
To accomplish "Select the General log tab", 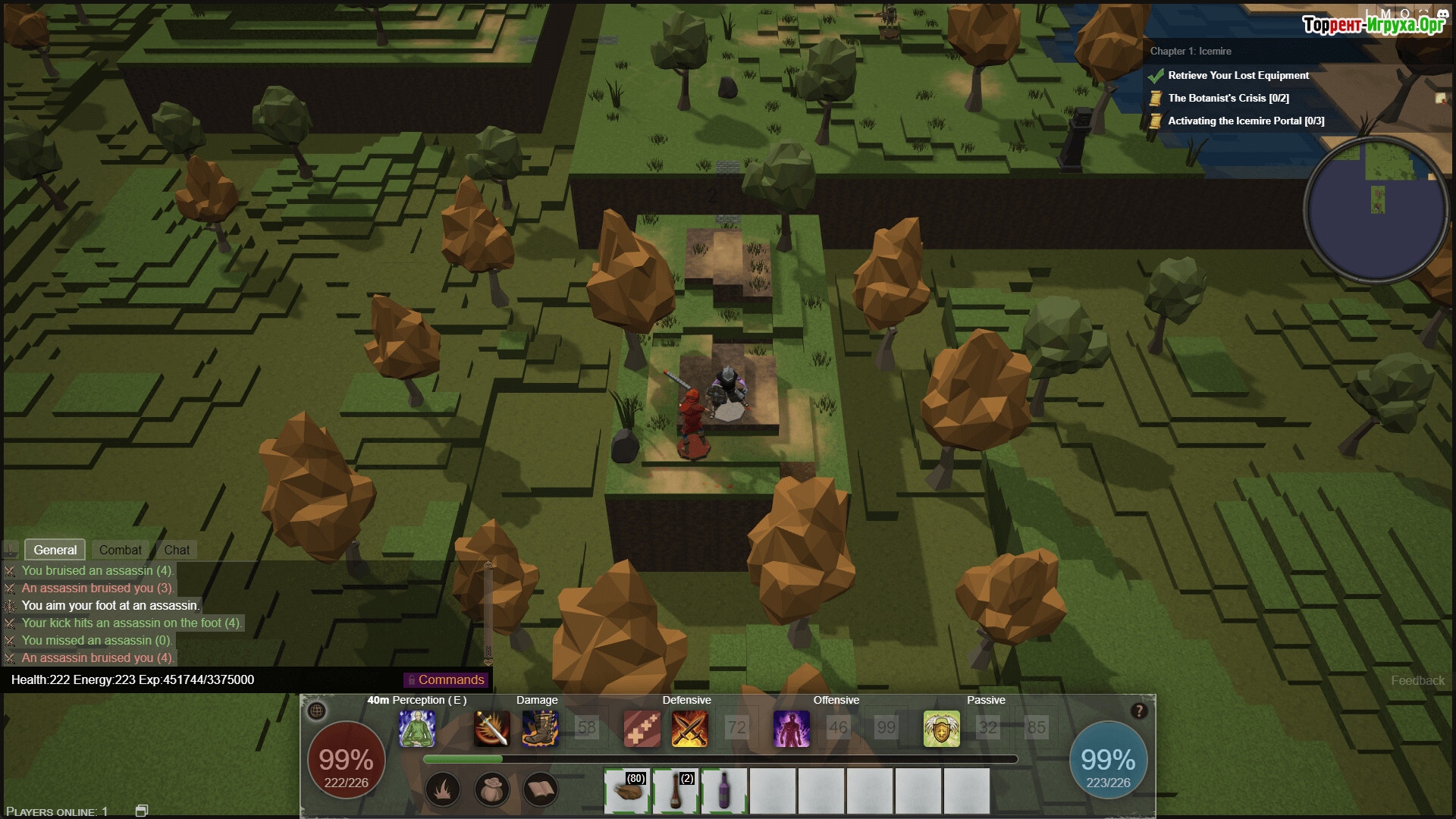I will pos(55,550).
